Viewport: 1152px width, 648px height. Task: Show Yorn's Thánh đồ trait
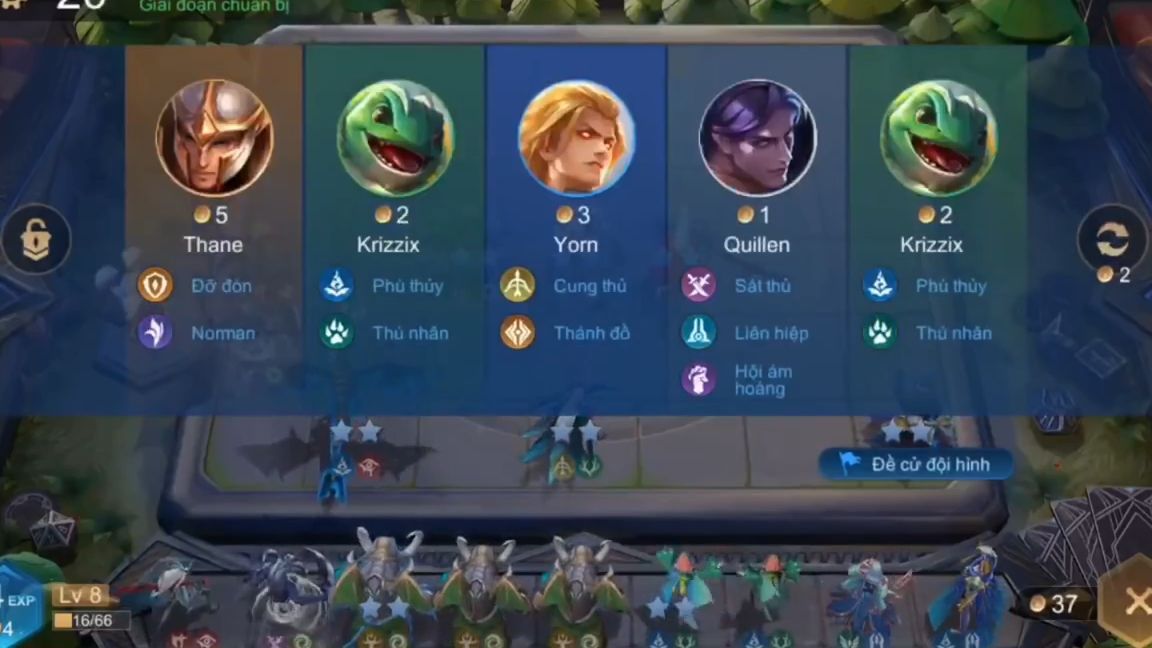coord(518,333)
